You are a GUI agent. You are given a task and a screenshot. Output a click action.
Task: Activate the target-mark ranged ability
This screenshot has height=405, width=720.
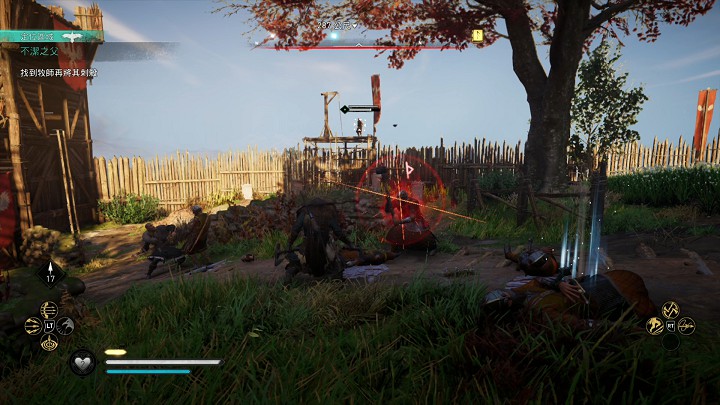[x=49, y=342]
